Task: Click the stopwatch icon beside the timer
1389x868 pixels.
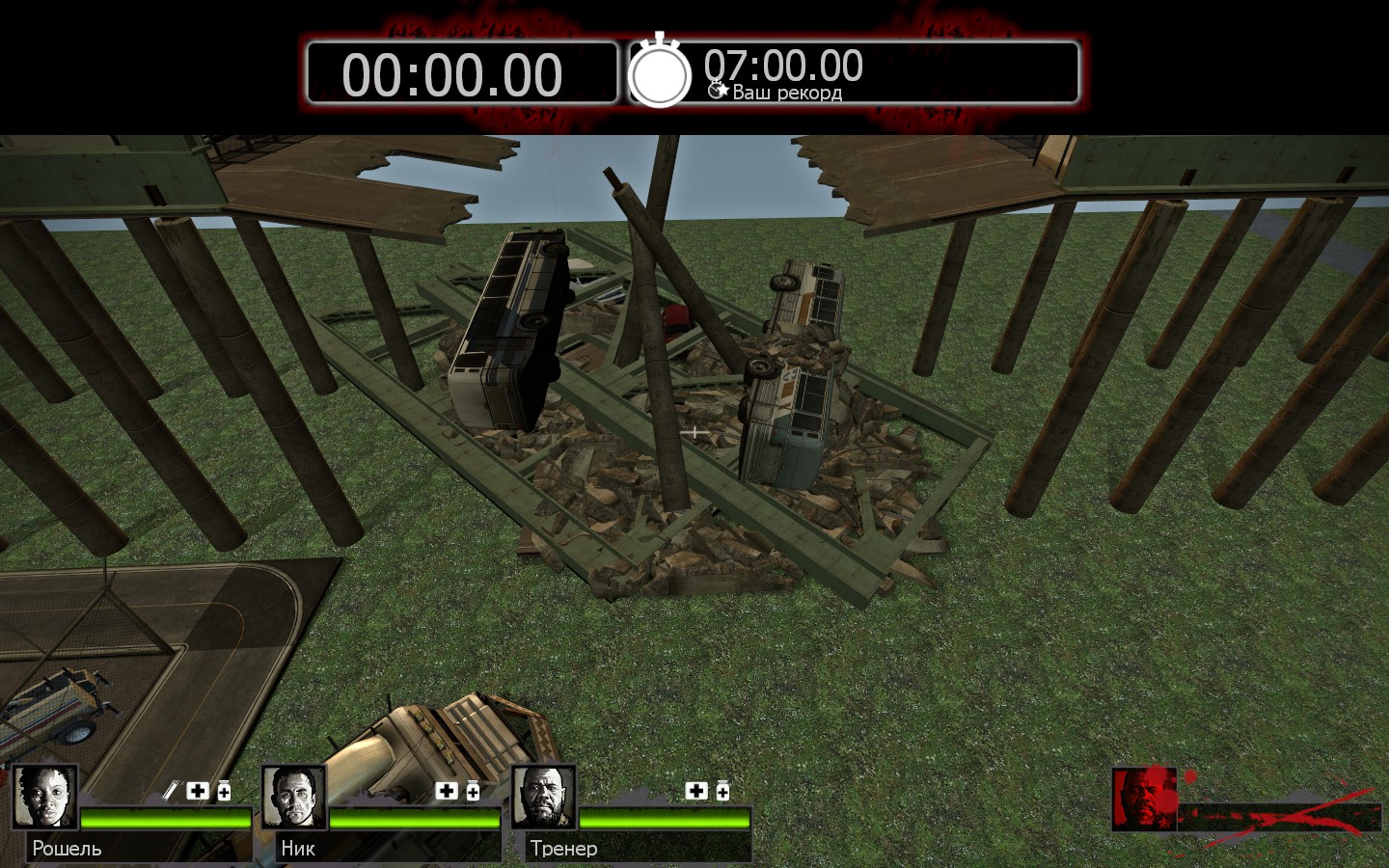Action: 660,71
